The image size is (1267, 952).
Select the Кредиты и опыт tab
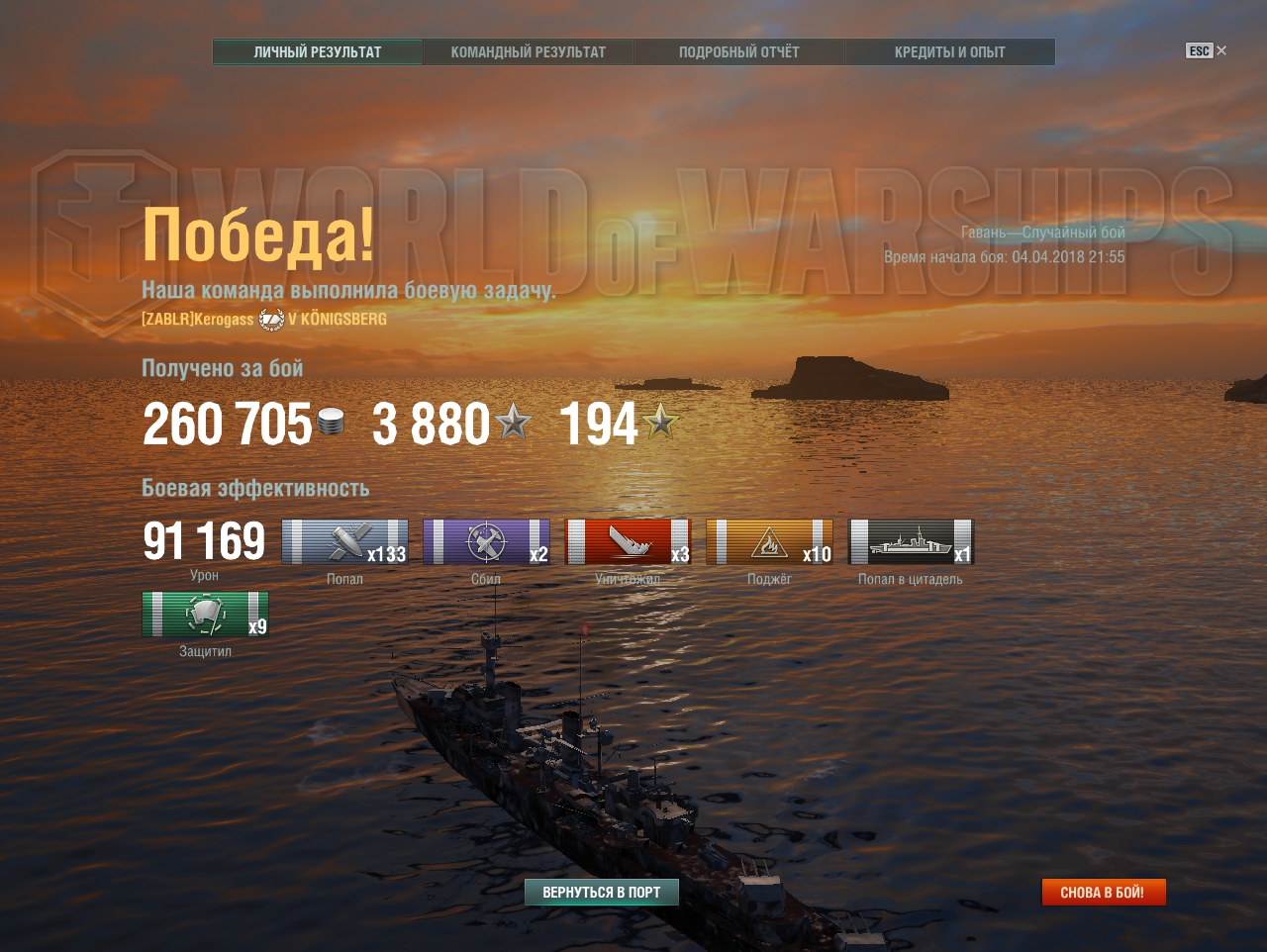[950, 52]
